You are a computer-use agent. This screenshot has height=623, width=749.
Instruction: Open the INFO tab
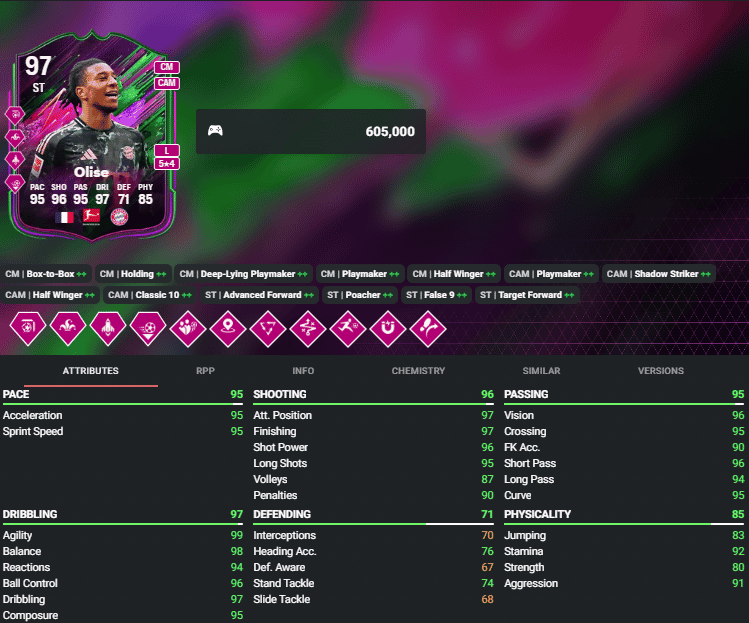[x=303, y=371]
